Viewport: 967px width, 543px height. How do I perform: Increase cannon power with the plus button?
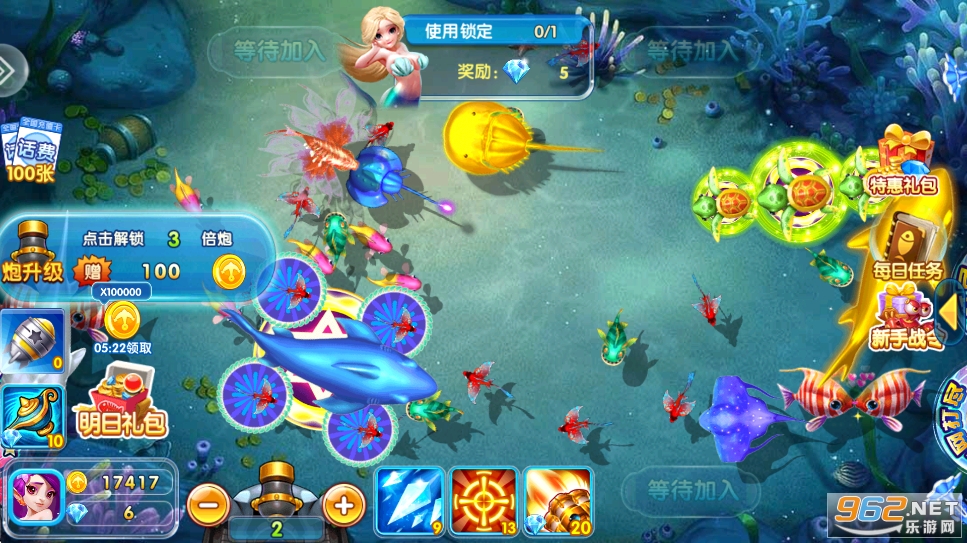[342, 503]
